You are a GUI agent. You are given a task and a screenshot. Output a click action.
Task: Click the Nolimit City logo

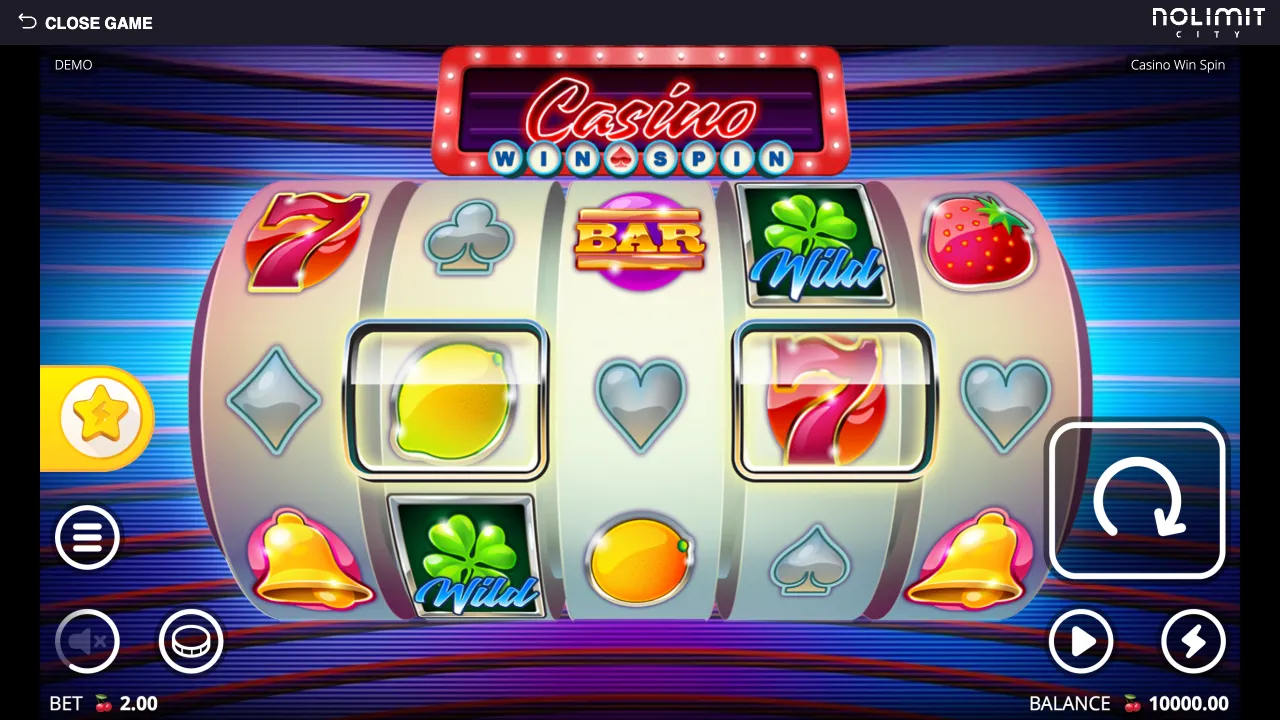[x=1209, y=22]
